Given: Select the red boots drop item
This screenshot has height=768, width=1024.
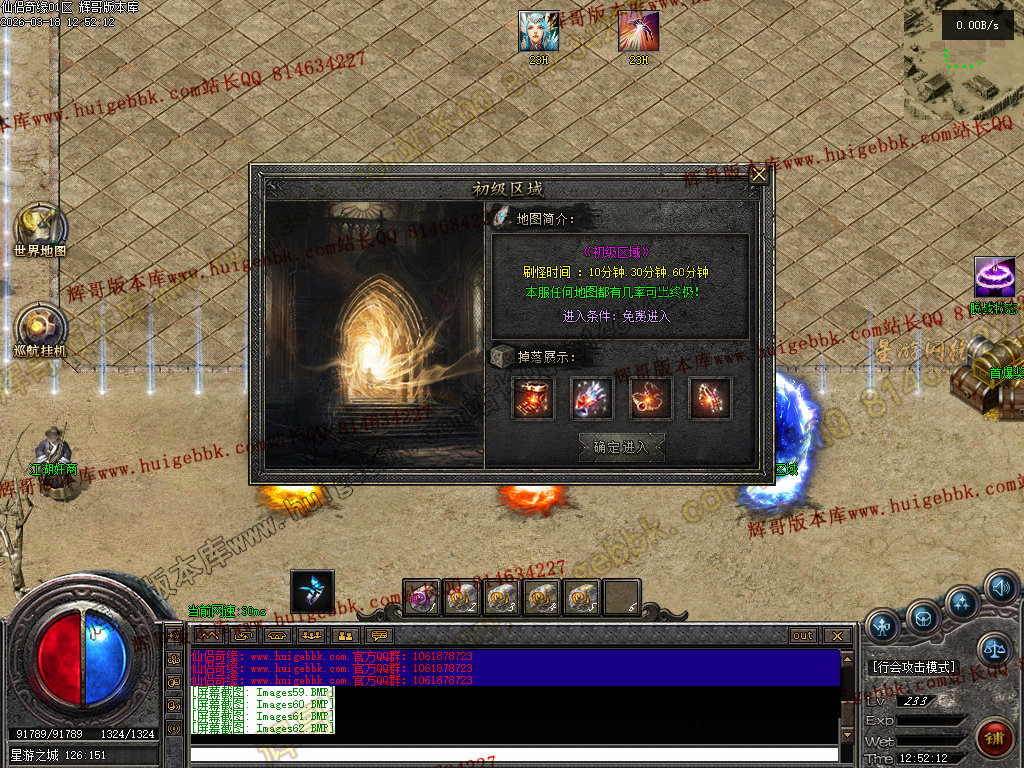Looking at the screenshot, I should coord(532,398).
